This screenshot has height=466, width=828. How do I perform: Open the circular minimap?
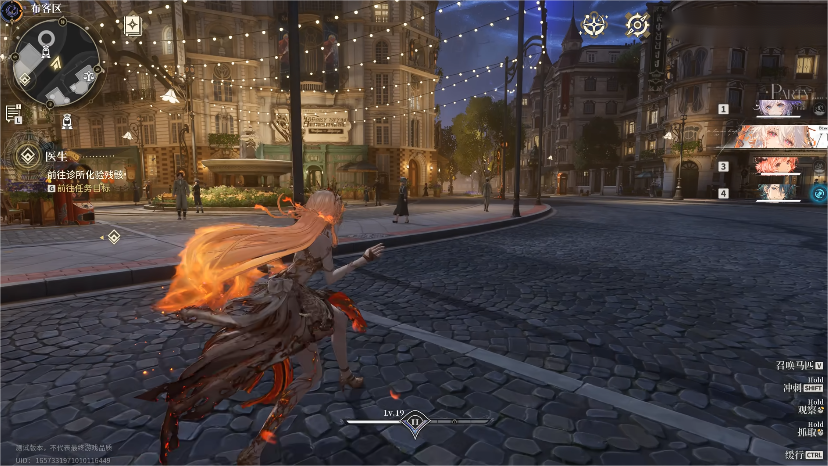pos(55,62)
